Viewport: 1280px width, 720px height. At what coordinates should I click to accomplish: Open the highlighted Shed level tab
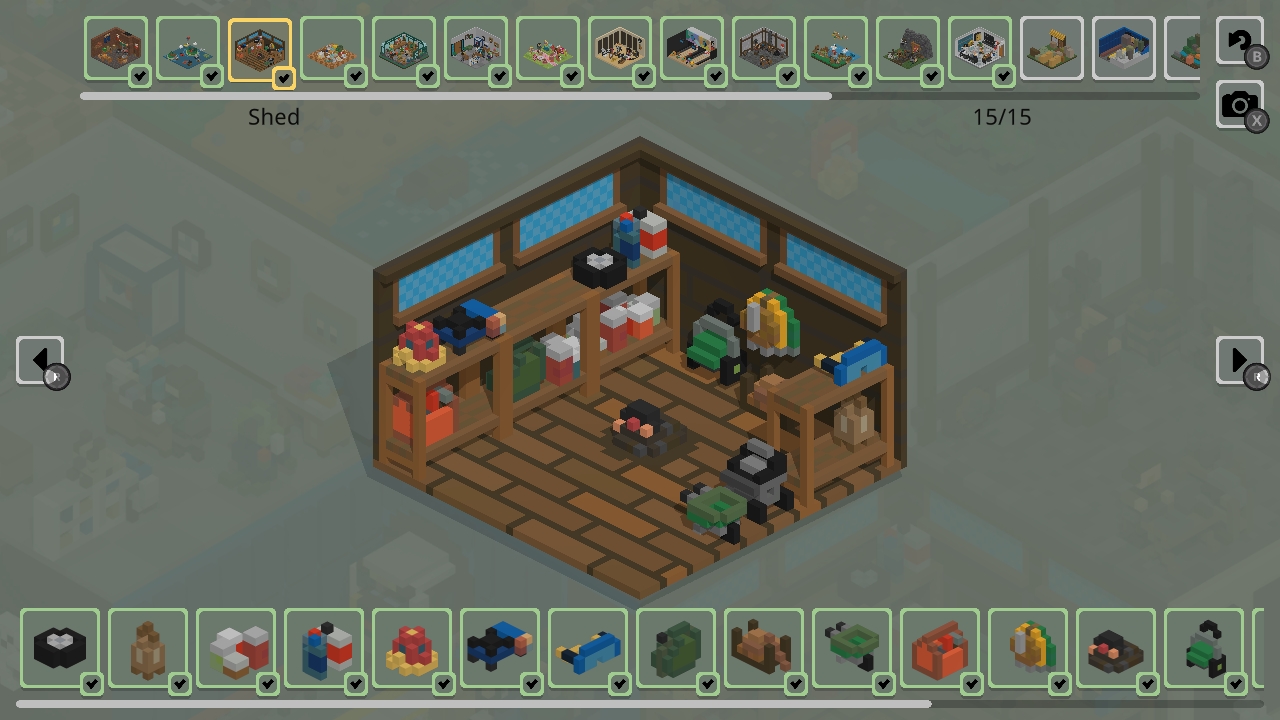[259, 46]
